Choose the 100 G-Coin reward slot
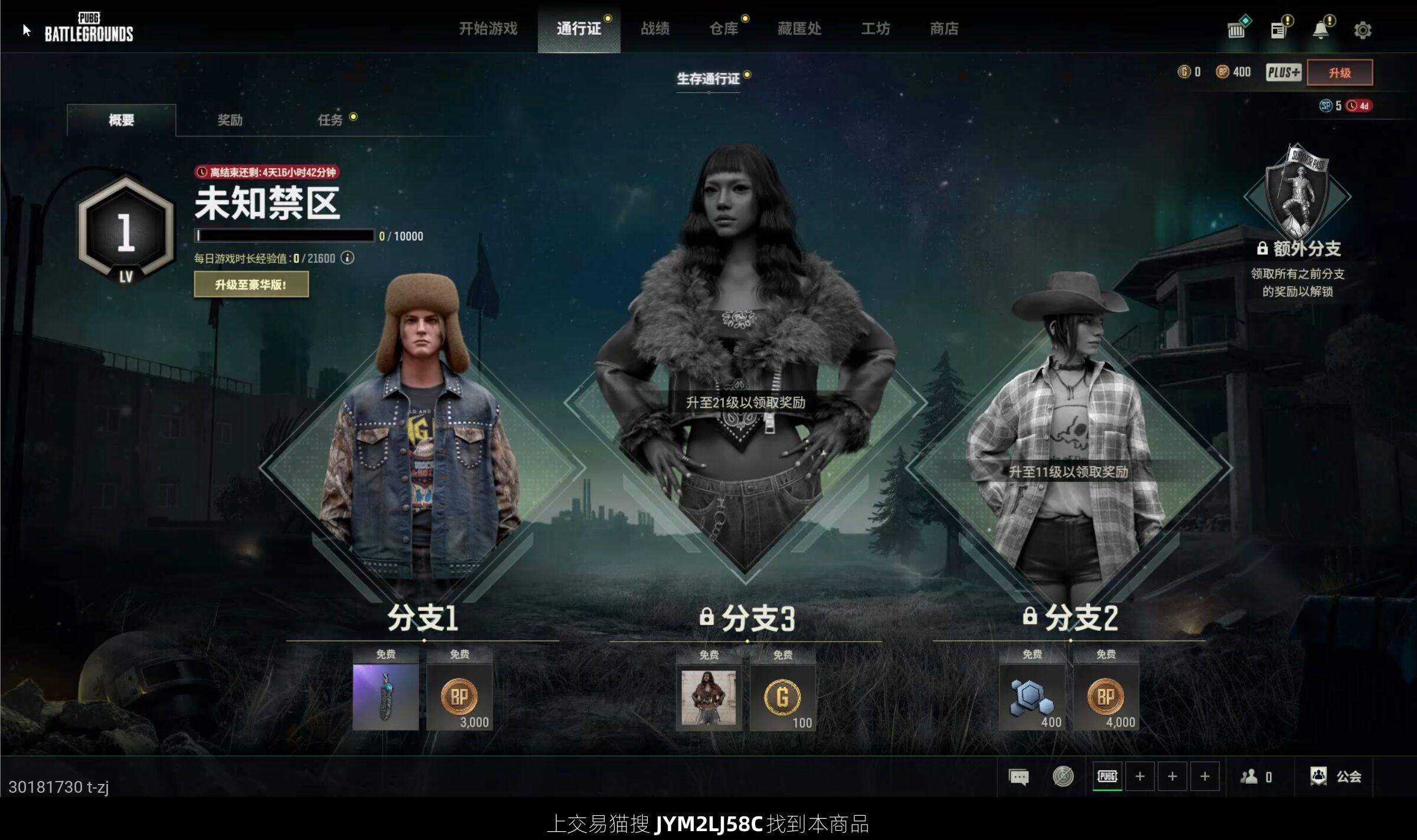Viewport: 1417px width, 840px height. coord(782,697)
